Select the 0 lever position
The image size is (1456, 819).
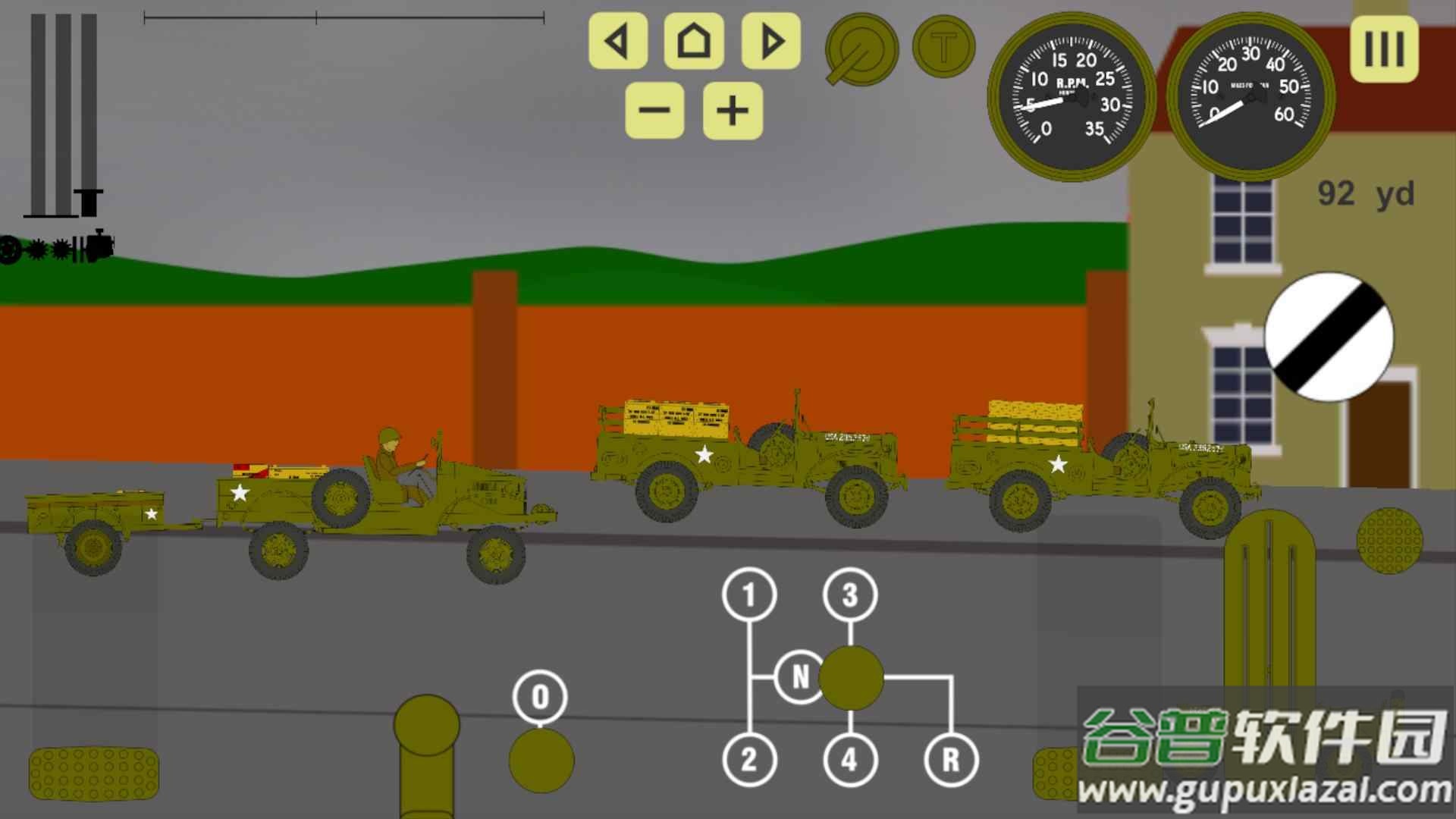click(x=540, y=696)
